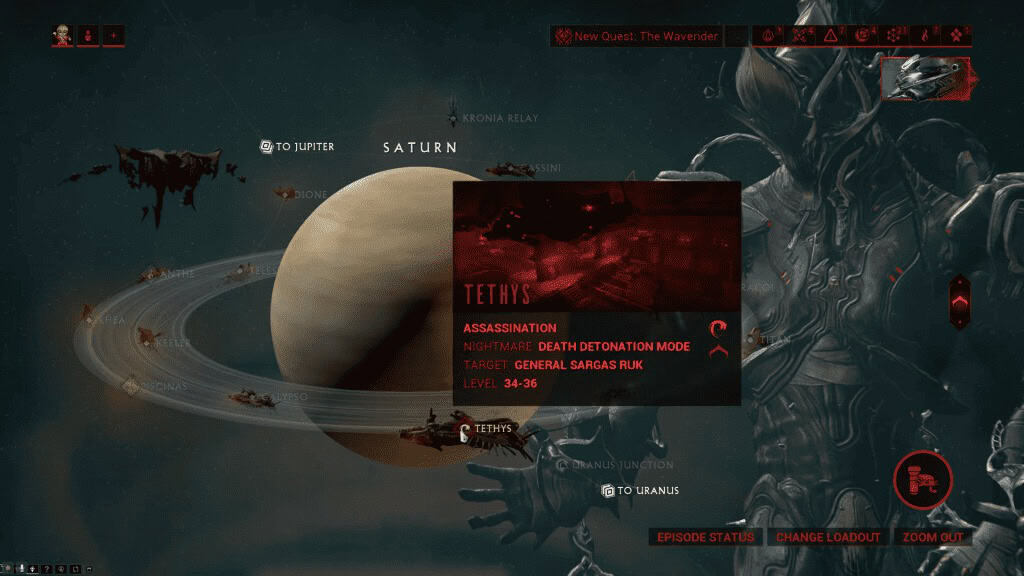
Task: Click the plus invite squad slot
Action: pyautogui.click(x=114, y=37)
